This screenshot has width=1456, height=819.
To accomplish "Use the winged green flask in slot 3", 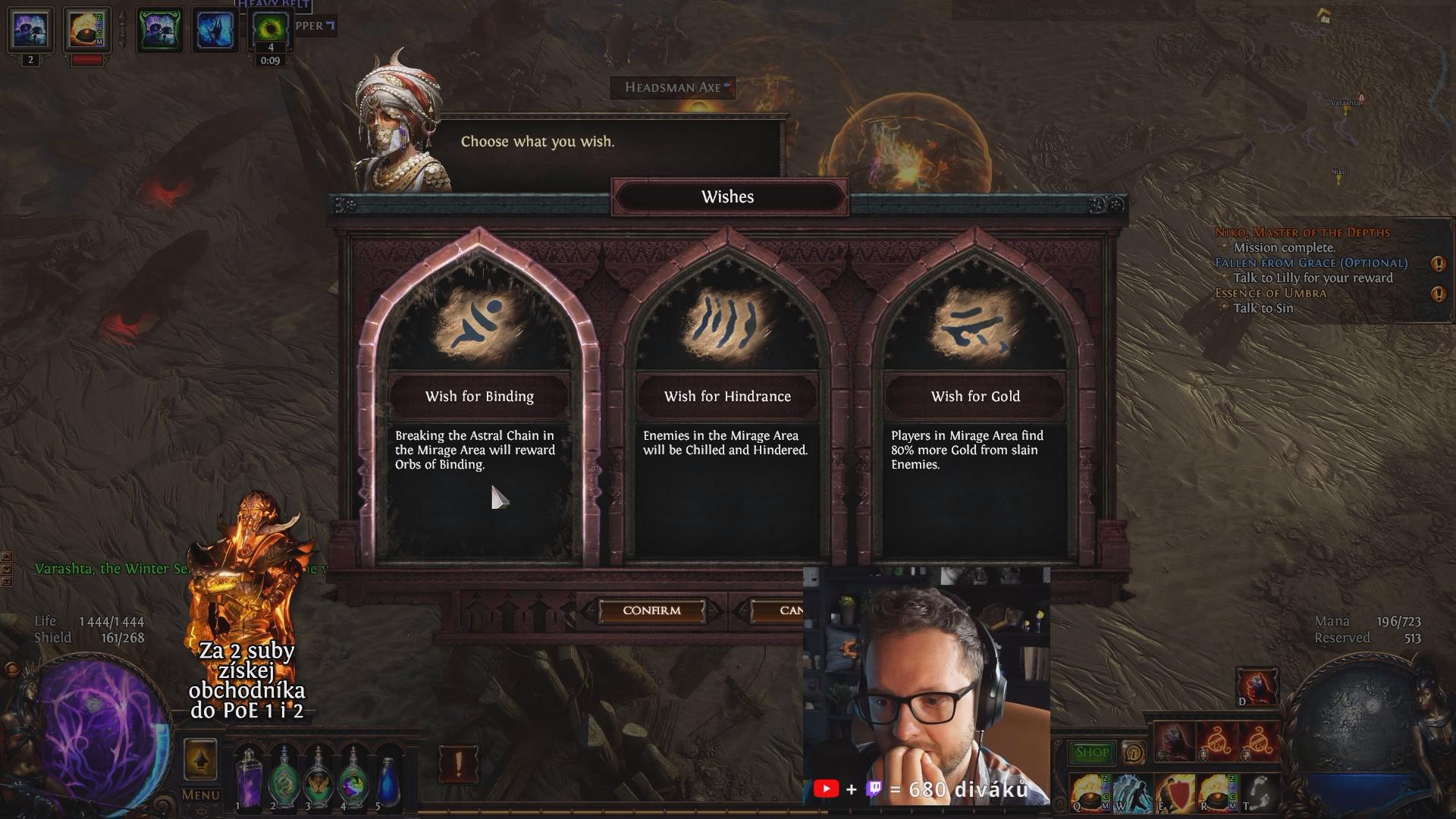I will click(x=318, y=780).
